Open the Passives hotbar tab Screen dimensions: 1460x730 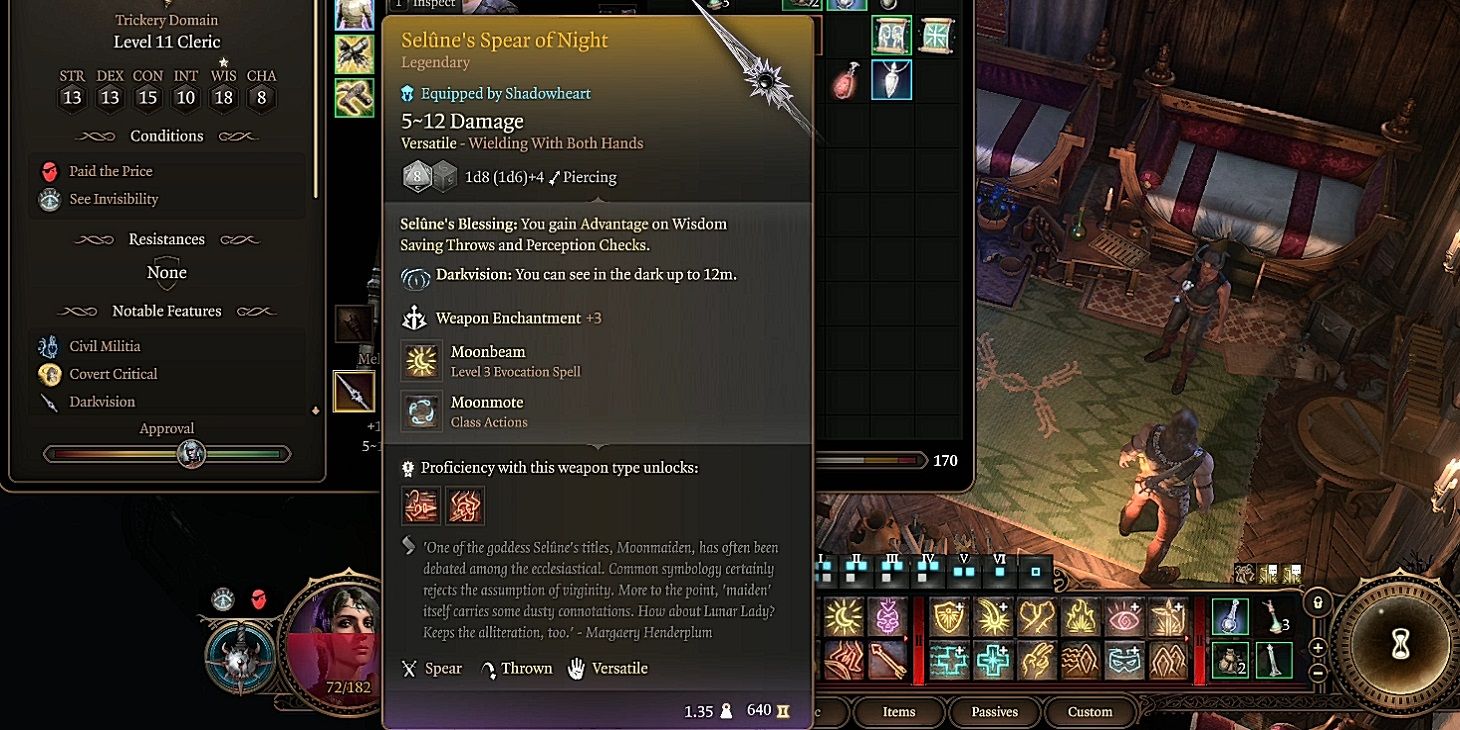click(994, 712)
